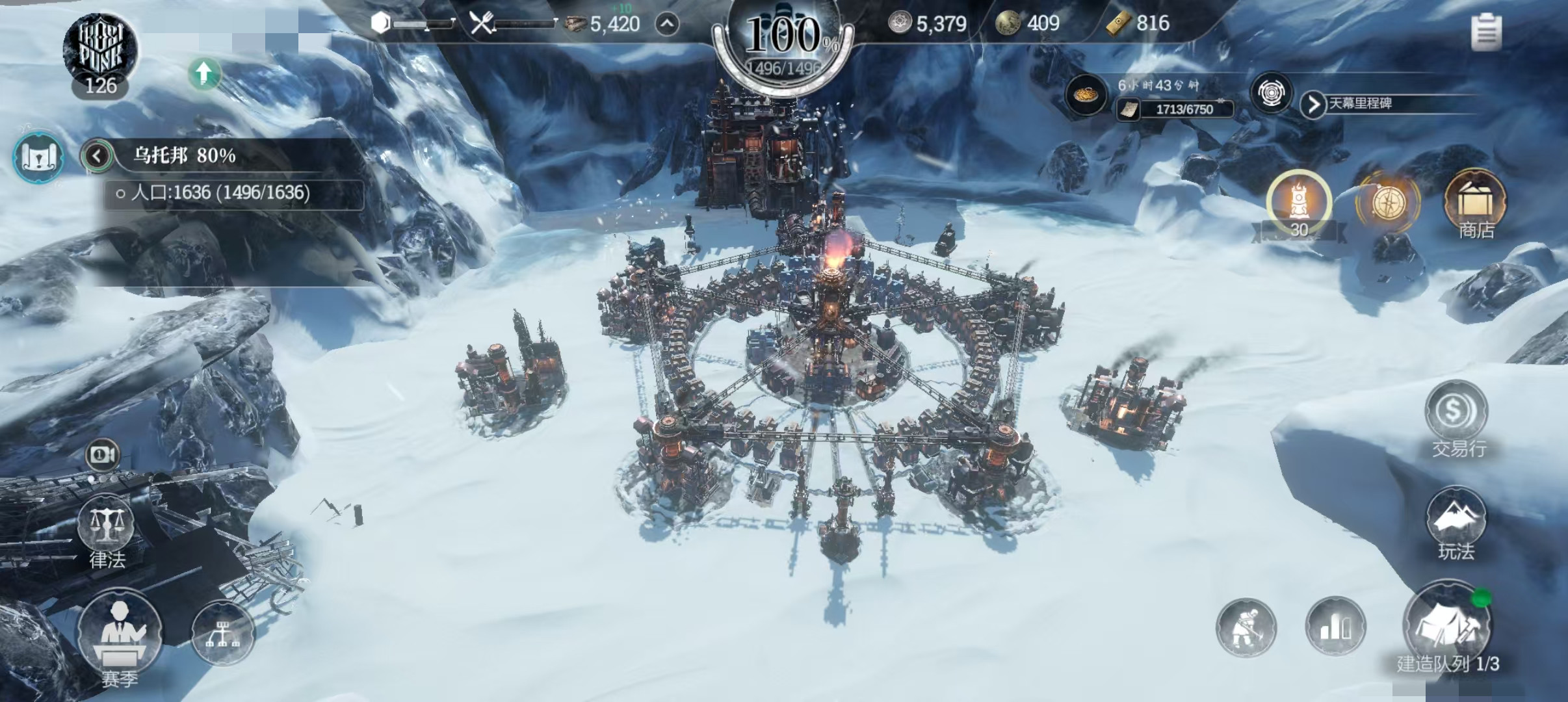This screenshot has height=702, width=1568.
Task: Open the 玩法 gameplay modes menu
Action: point(1456,520)
